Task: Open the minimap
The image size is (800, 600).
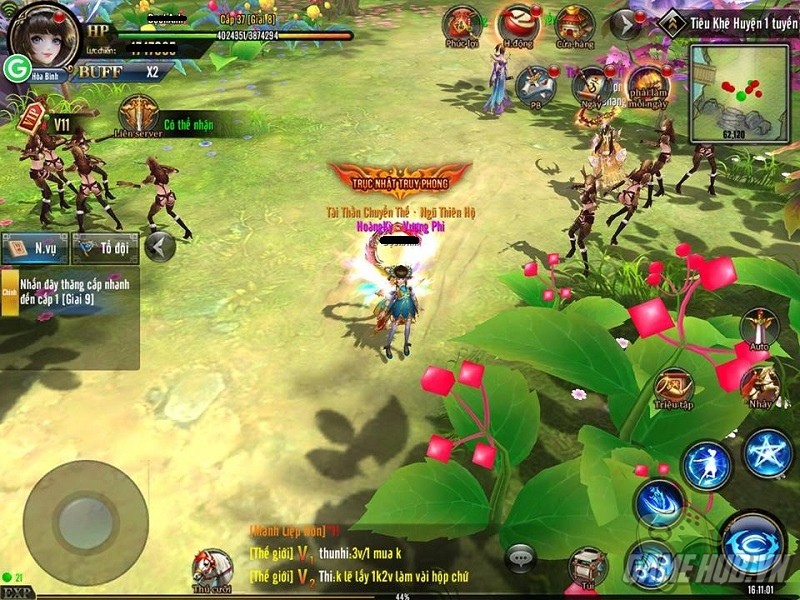Action: coord(740,92)
